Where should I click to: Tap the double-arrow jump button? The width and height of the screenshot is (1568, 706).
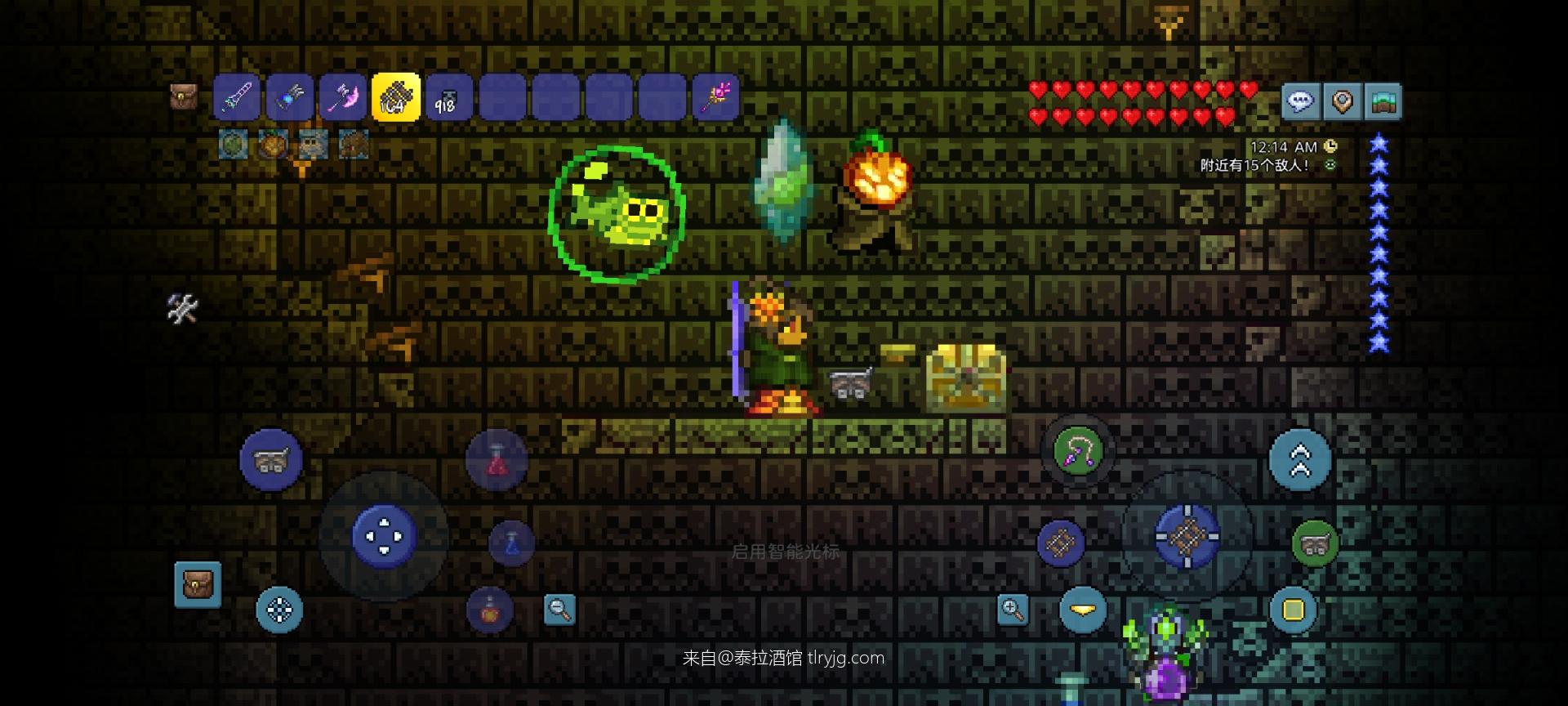pyautogui.click(x=1300, y=460)
